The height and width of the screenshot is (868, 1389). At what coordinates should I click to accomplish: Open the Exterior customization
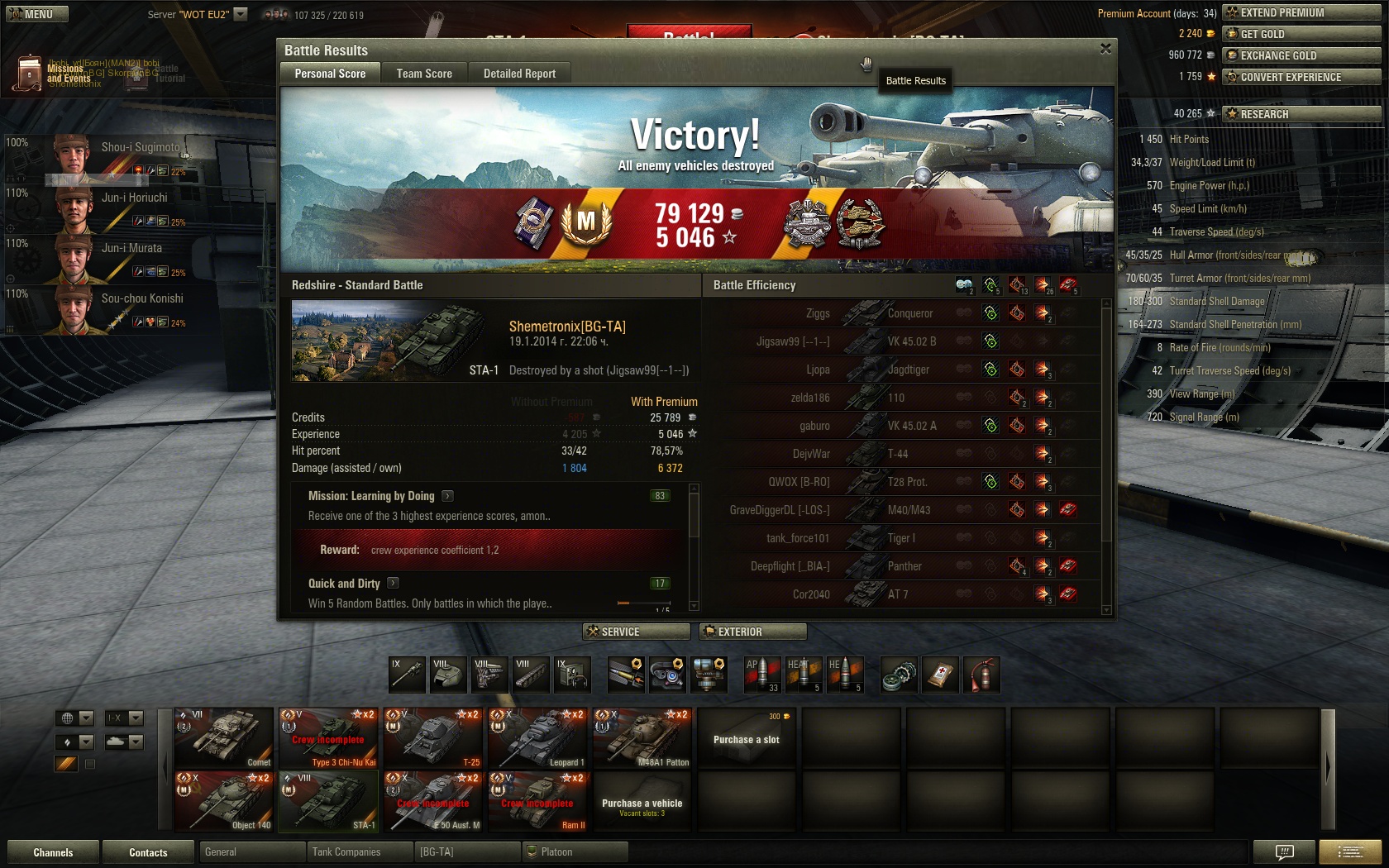click(752, 632)
